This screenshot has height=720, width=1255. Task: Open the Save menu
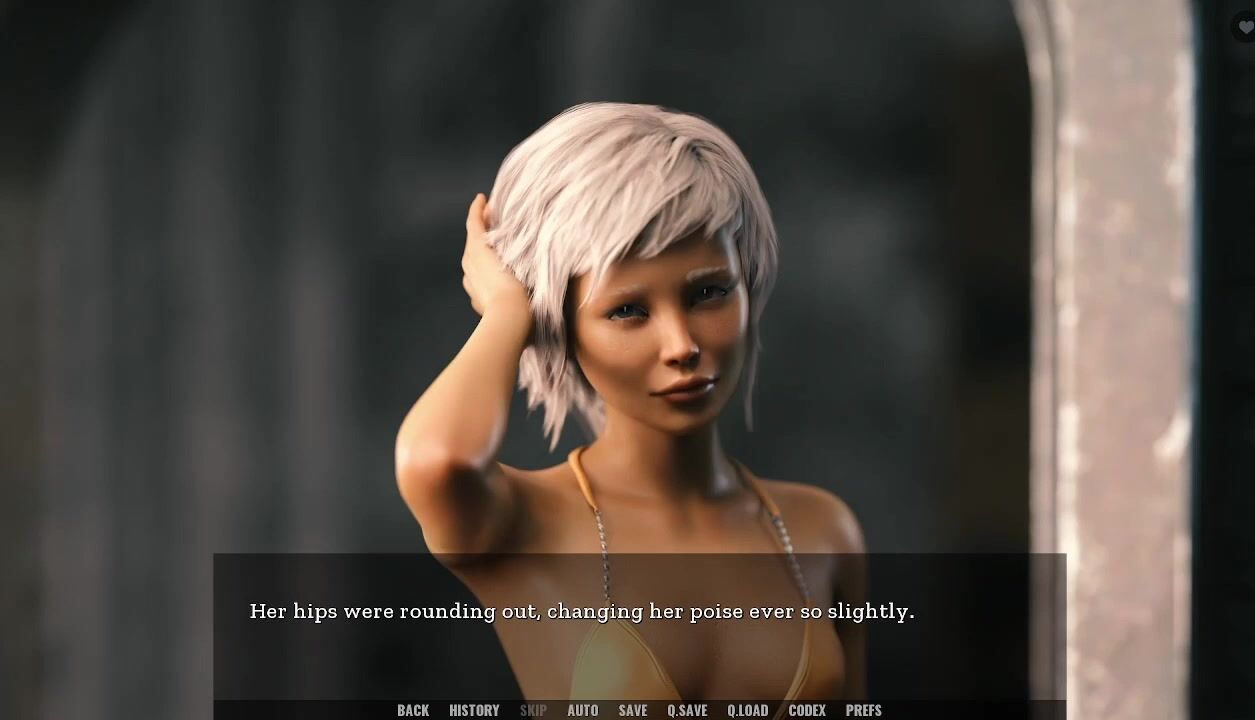pos(633,710)
